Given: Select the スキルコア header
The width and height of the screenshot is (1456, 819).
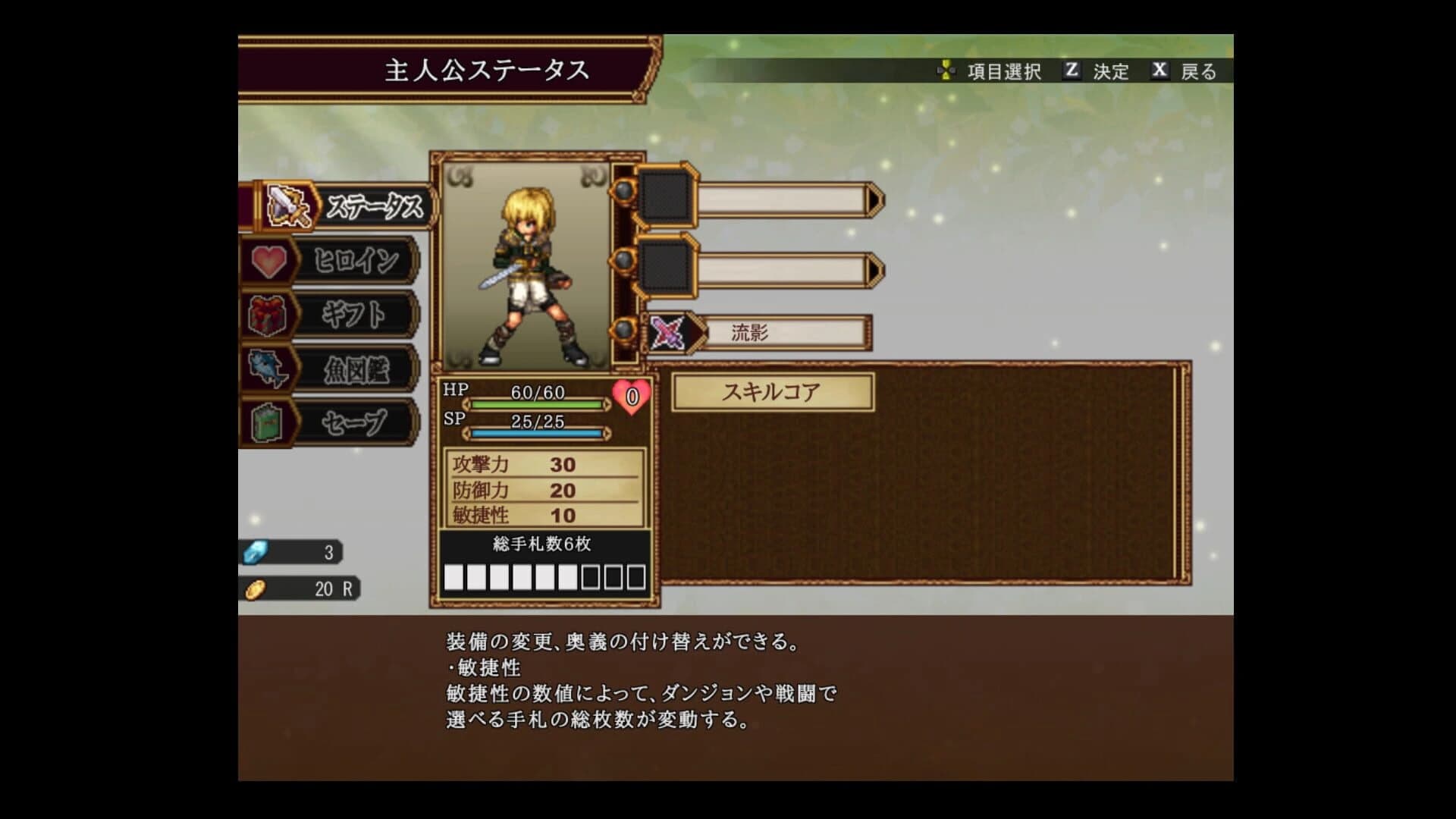Looking at the screenshot, I should (771, 391).
